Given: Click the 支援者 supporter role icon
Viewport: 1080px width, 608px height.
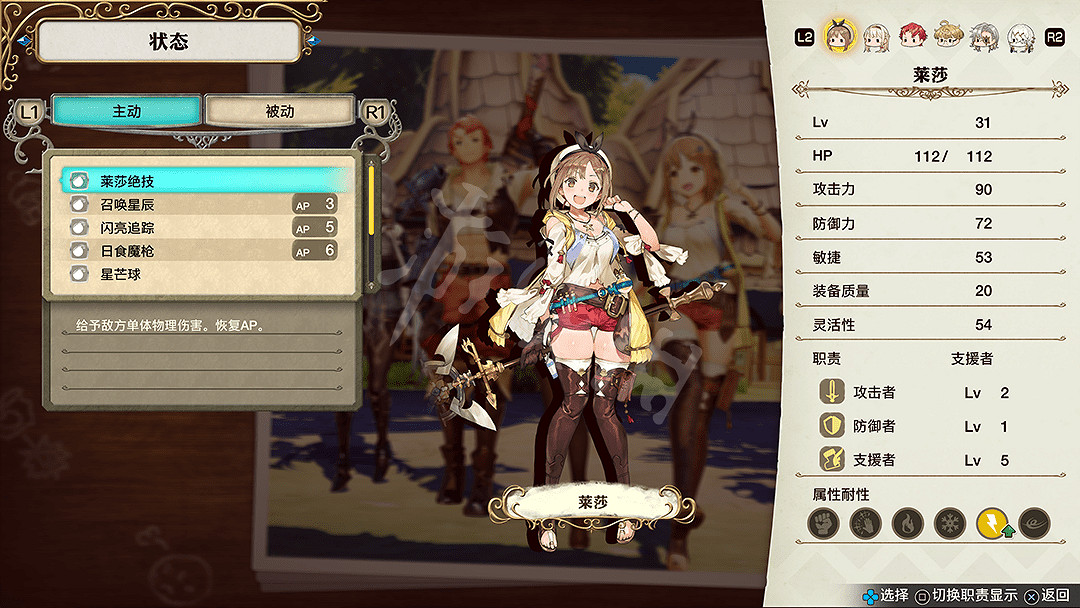Looking at the screenshot, I should coord(832,460).
